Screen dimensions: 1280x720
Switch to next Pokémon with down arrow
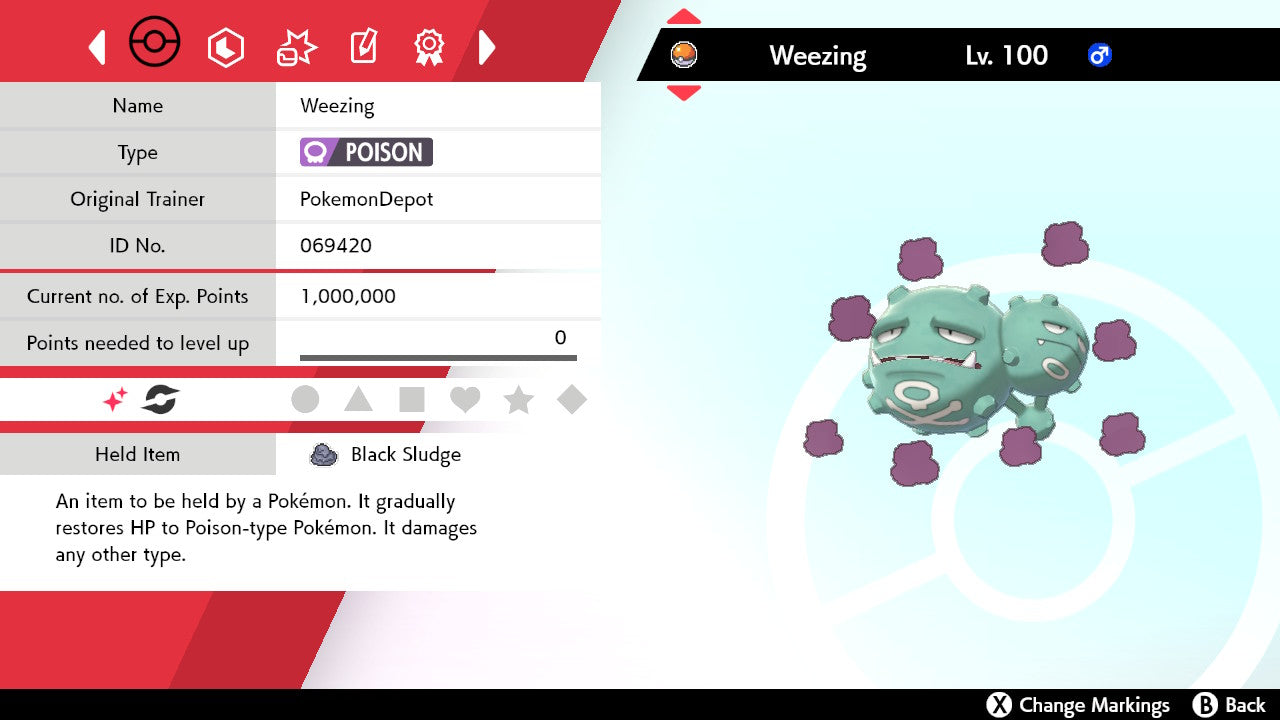683,93
